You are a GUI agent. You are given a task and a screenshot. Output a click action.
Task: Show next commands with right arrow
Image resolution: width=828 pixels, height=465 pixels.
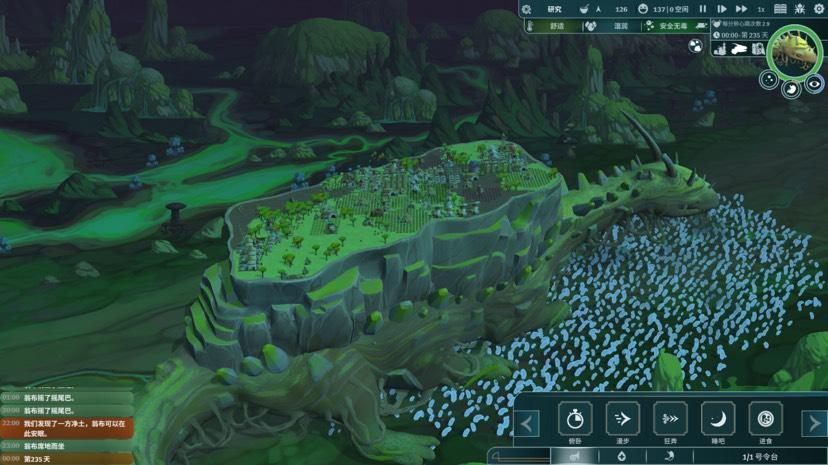[815, 423]
